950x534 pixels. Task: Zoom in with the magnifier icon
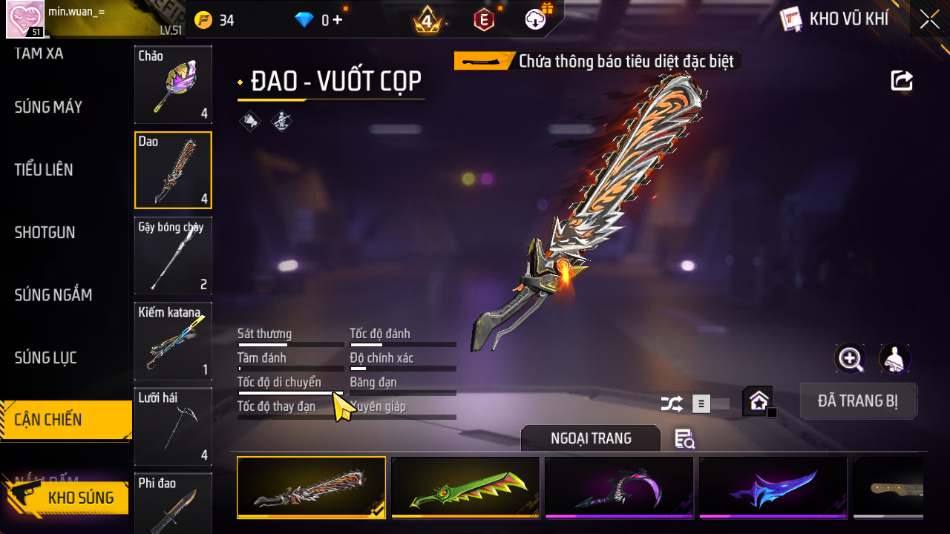(850, 359)
